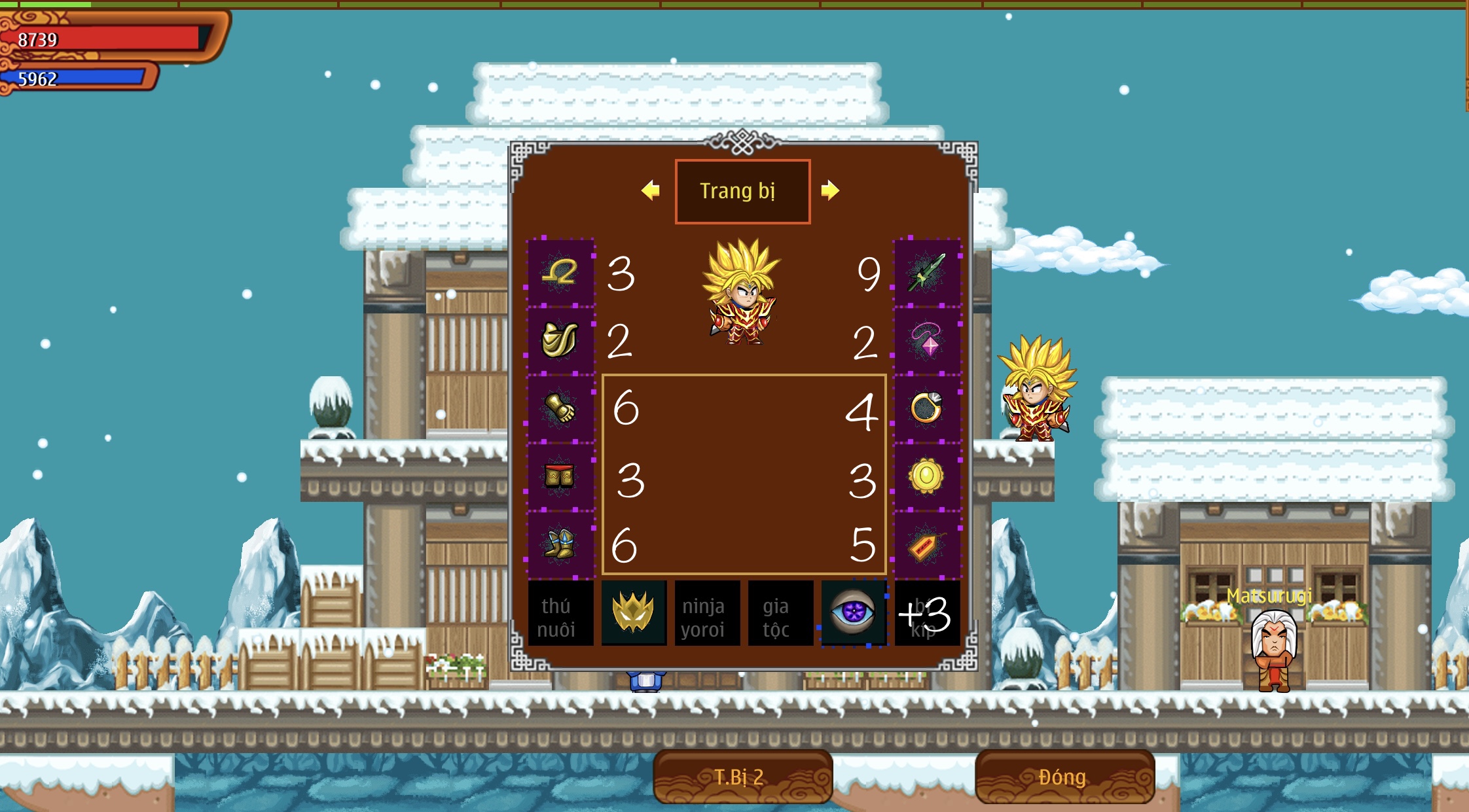
Task: Select the golden armor equipment slot
Action: [x=560, y=340]
